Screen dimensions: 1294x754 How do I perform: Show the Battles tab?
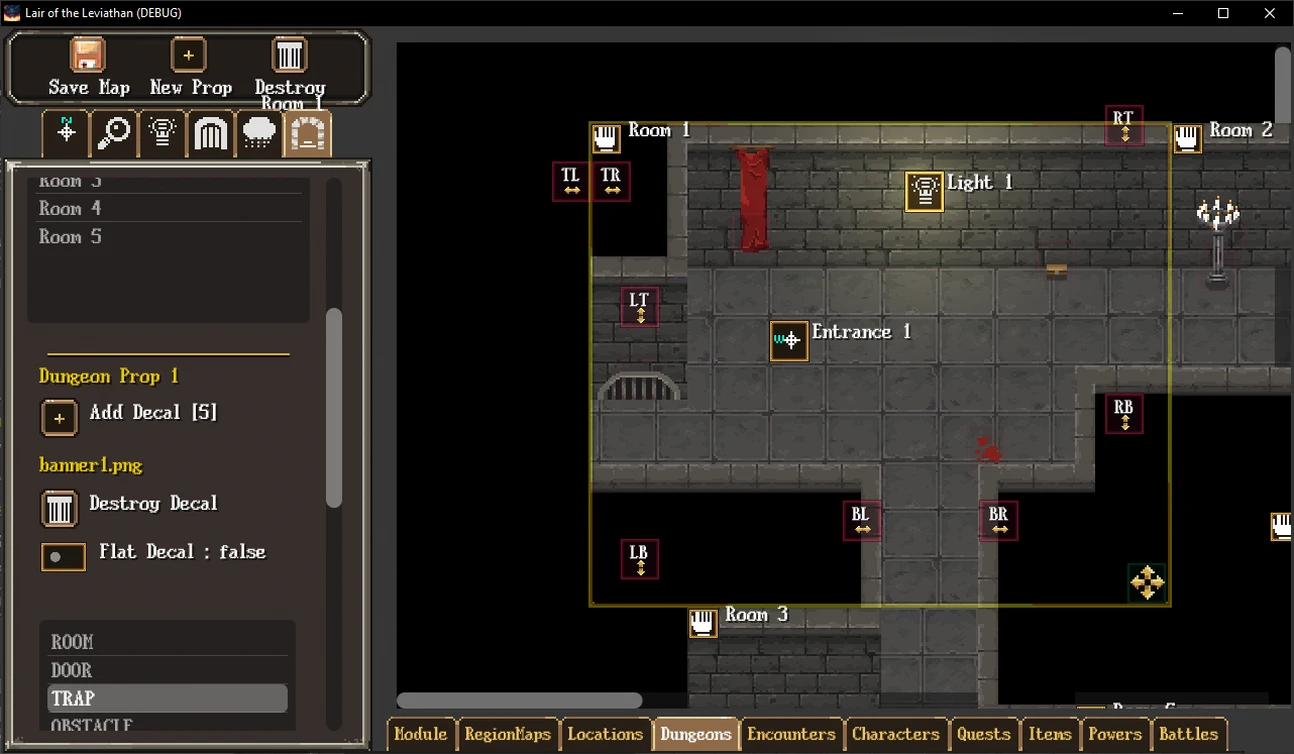[x=1188, y=734]
